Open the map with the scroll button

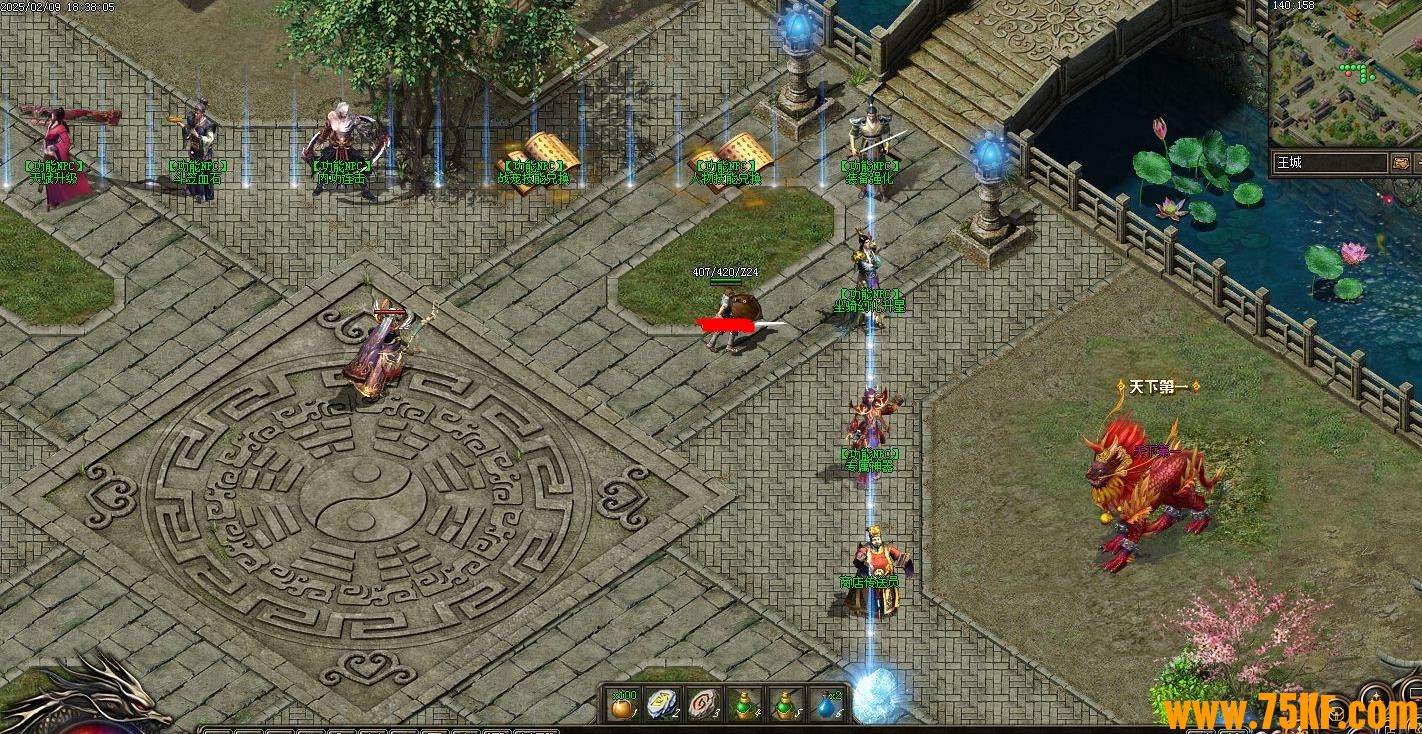coord(1403,162)
